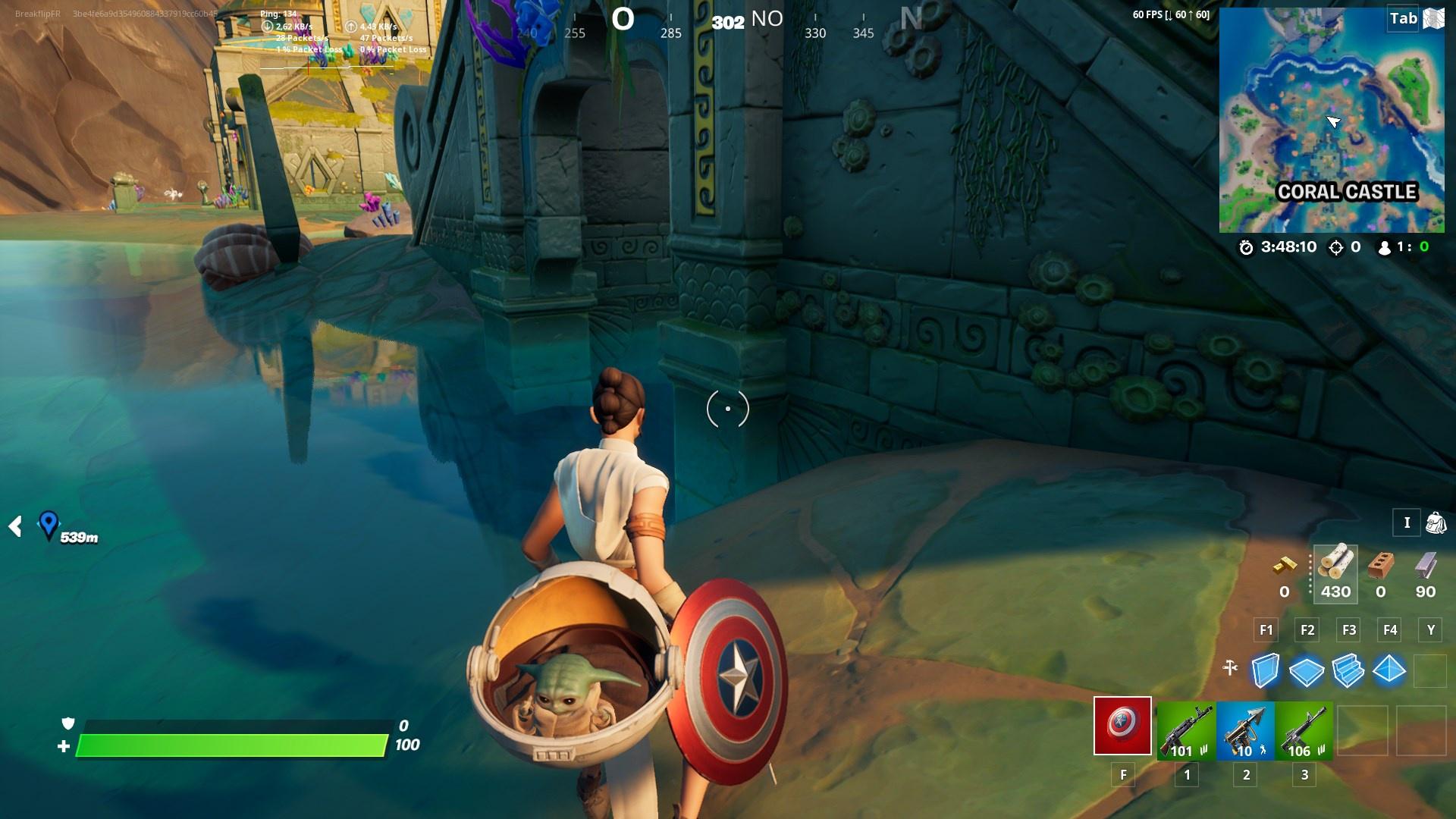Click the blue waypoint marker showing 539m
Viewport: 1456px width, 819px height.
pyautogui.click(x=49, y=523)
